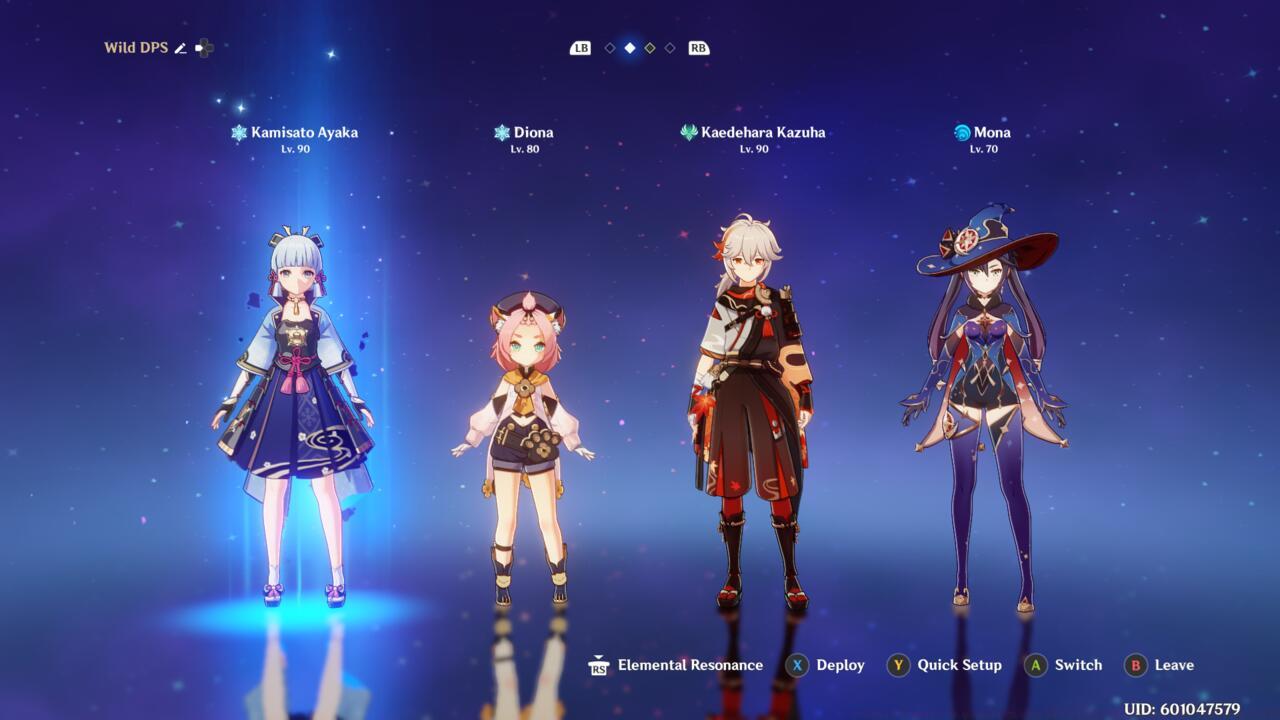1280x720 pixels.
Task: Click the RB shoulder button icon
Action: tap(698, 47)
